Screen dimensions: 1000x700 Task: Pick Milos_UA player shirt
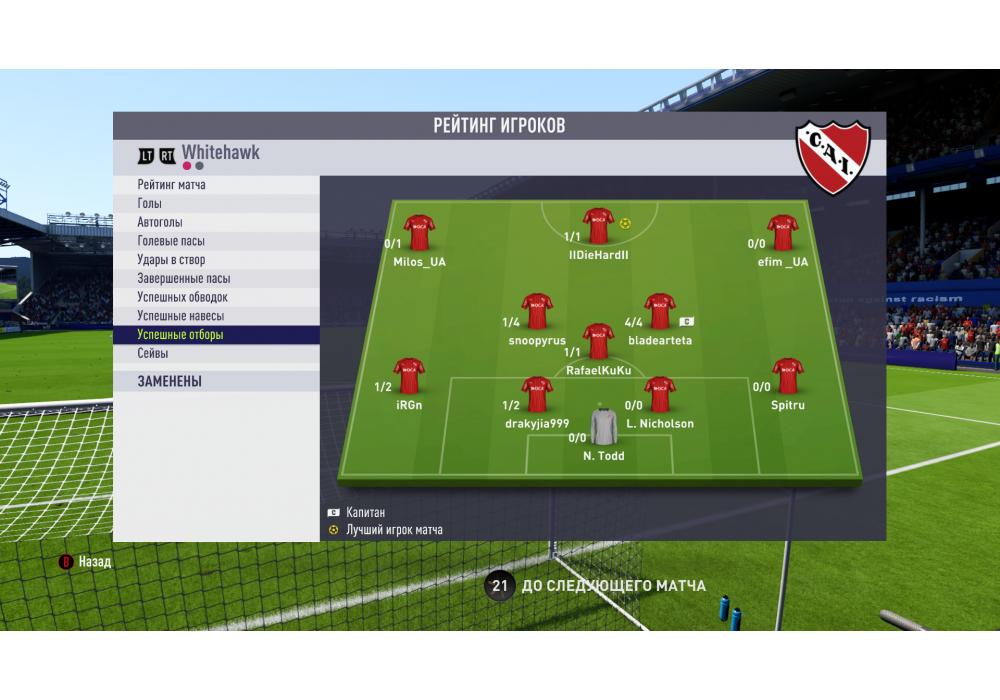(x=419, y=232)
